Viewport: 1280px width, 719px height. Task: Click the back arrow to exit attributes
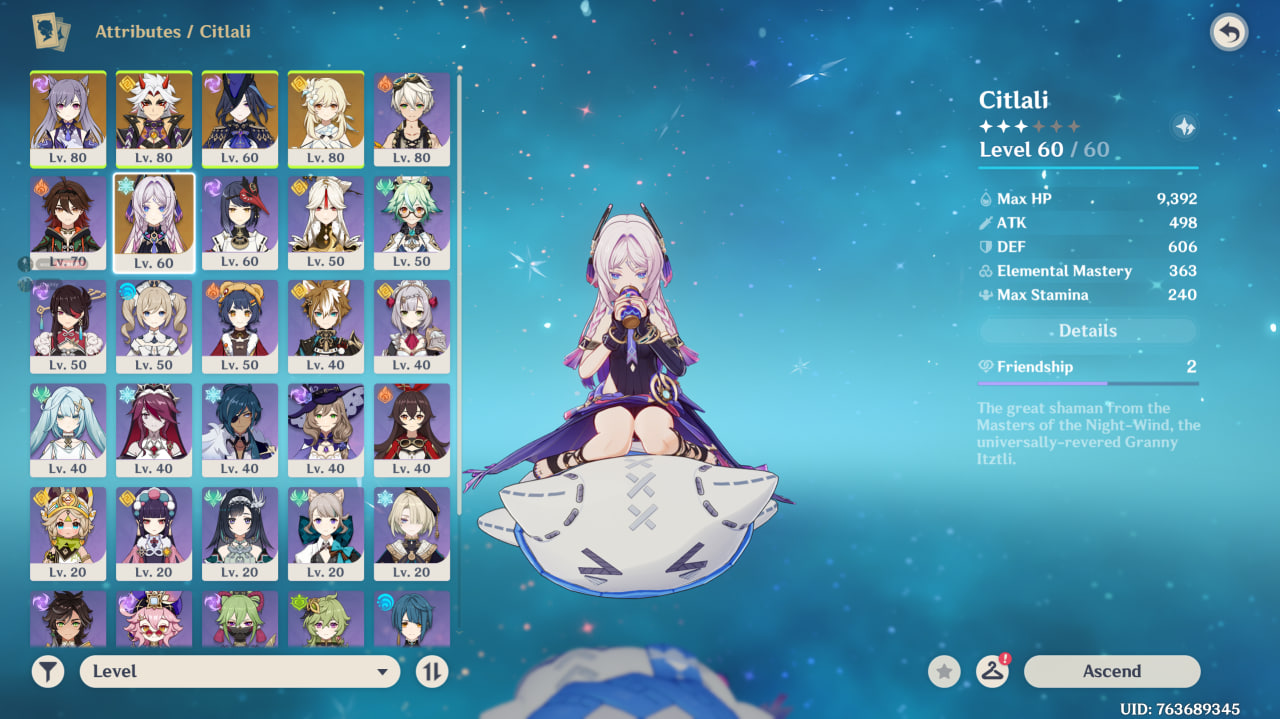point(1229,33)
